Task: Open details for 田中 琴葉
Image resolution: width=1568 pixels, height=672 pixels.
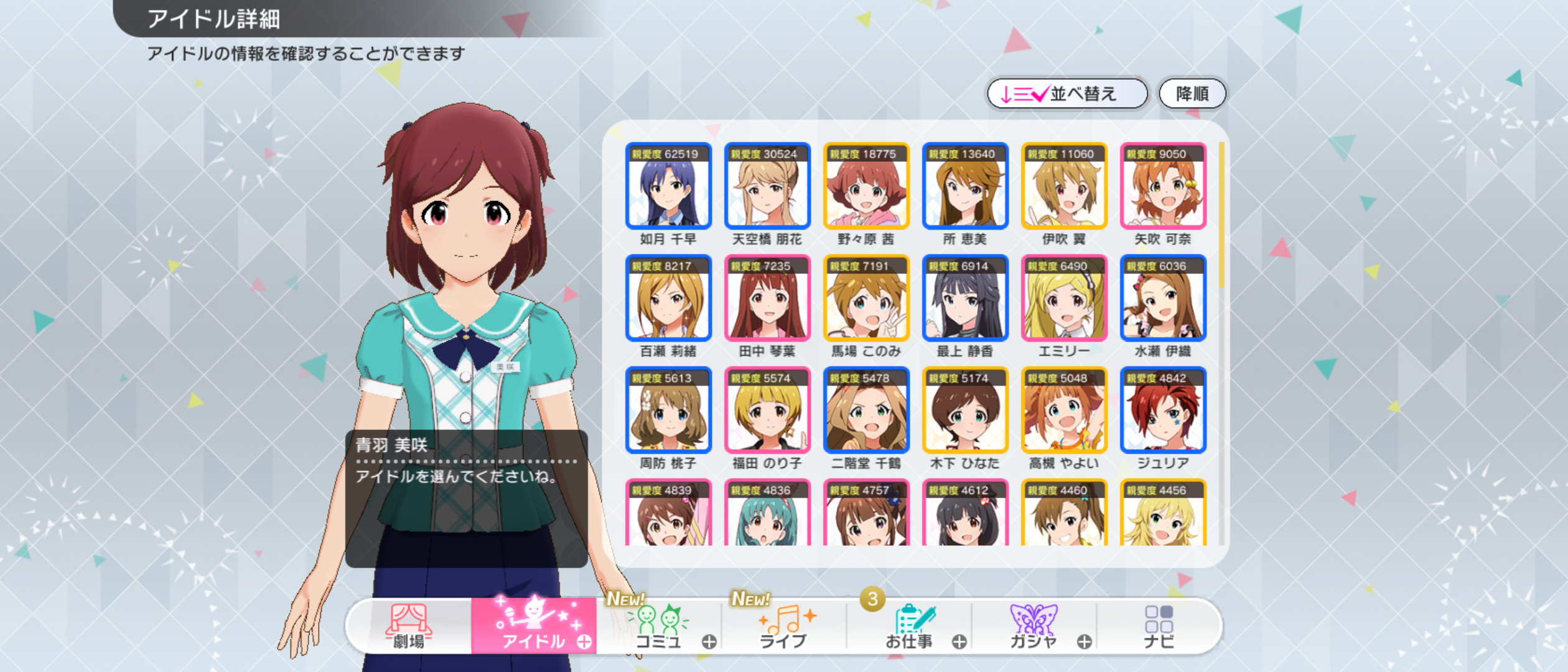Action: pos(767,298)
